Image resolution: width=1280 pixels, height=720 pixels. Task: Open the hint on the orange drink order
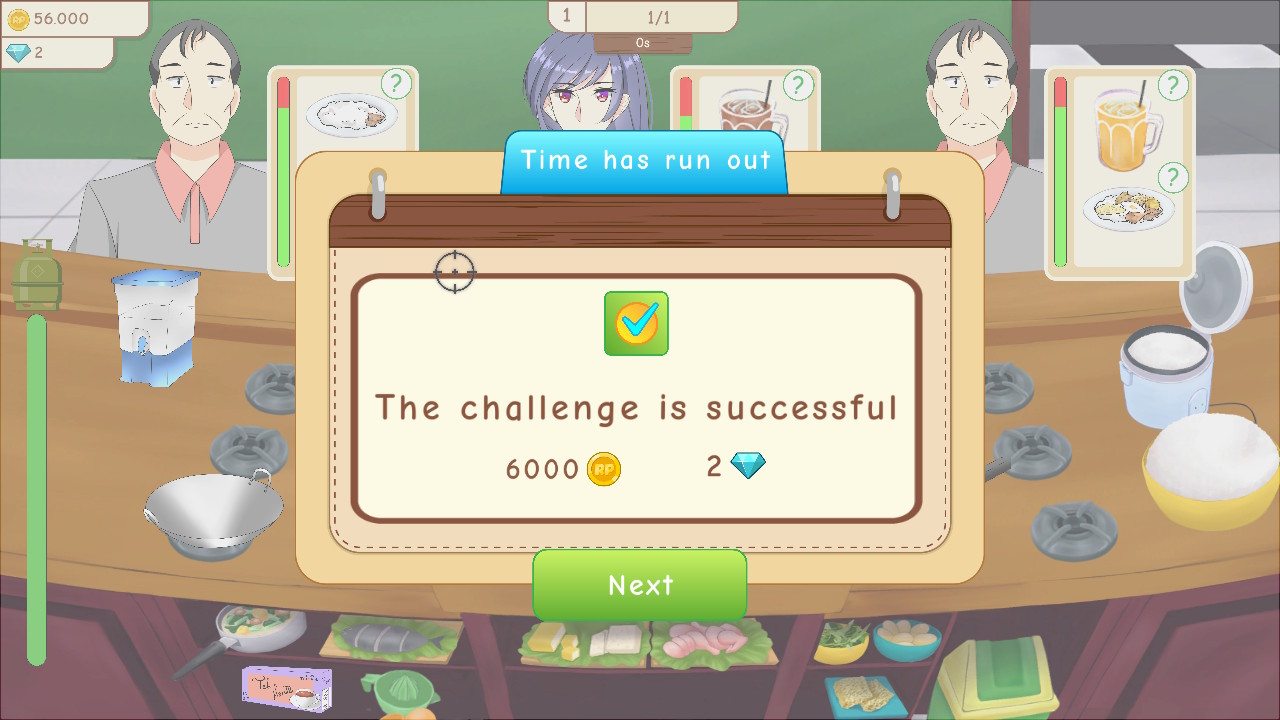tap(1171, 85)
